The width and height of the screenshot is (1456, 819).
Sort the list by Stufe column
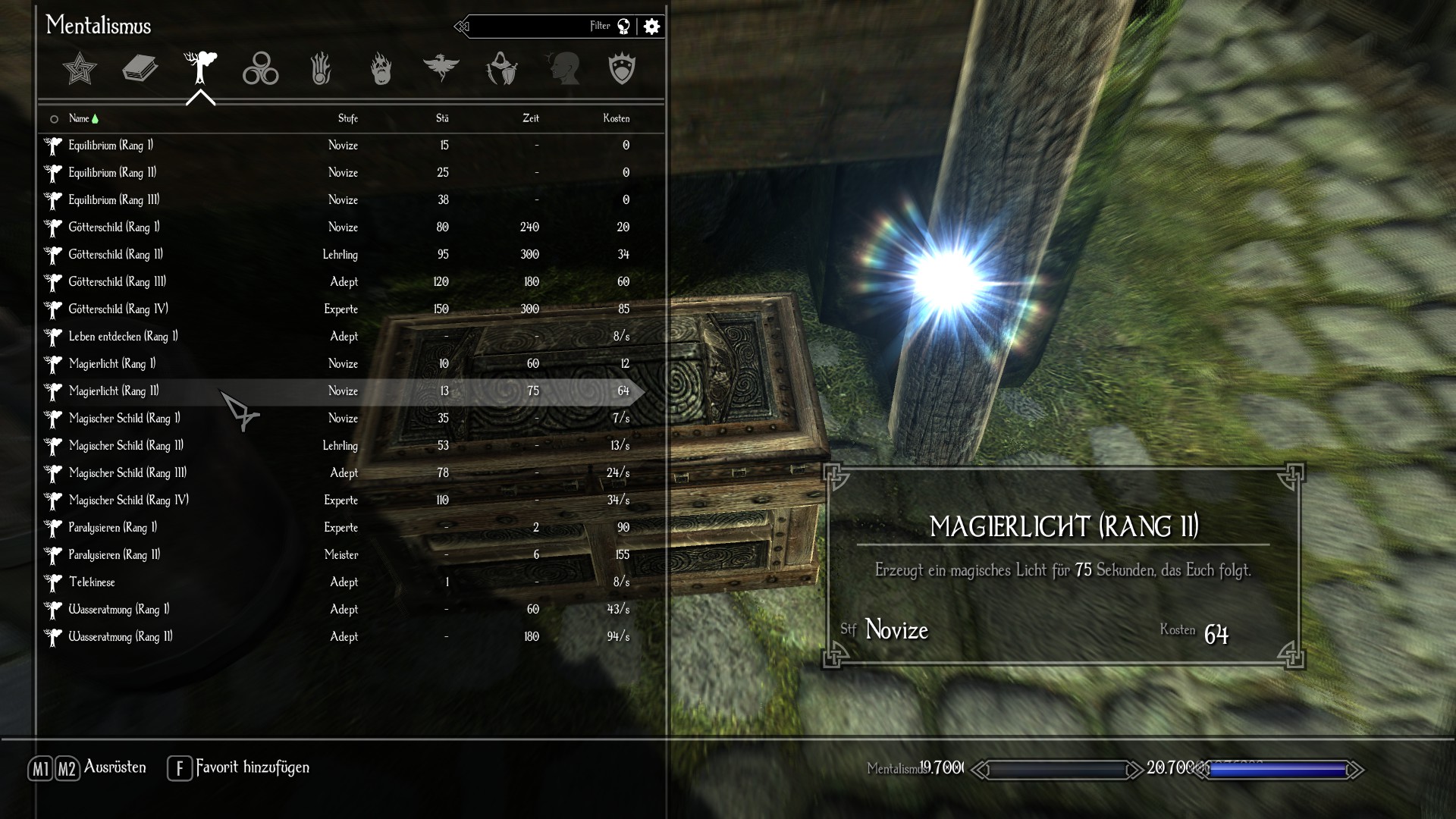point(347,118)
